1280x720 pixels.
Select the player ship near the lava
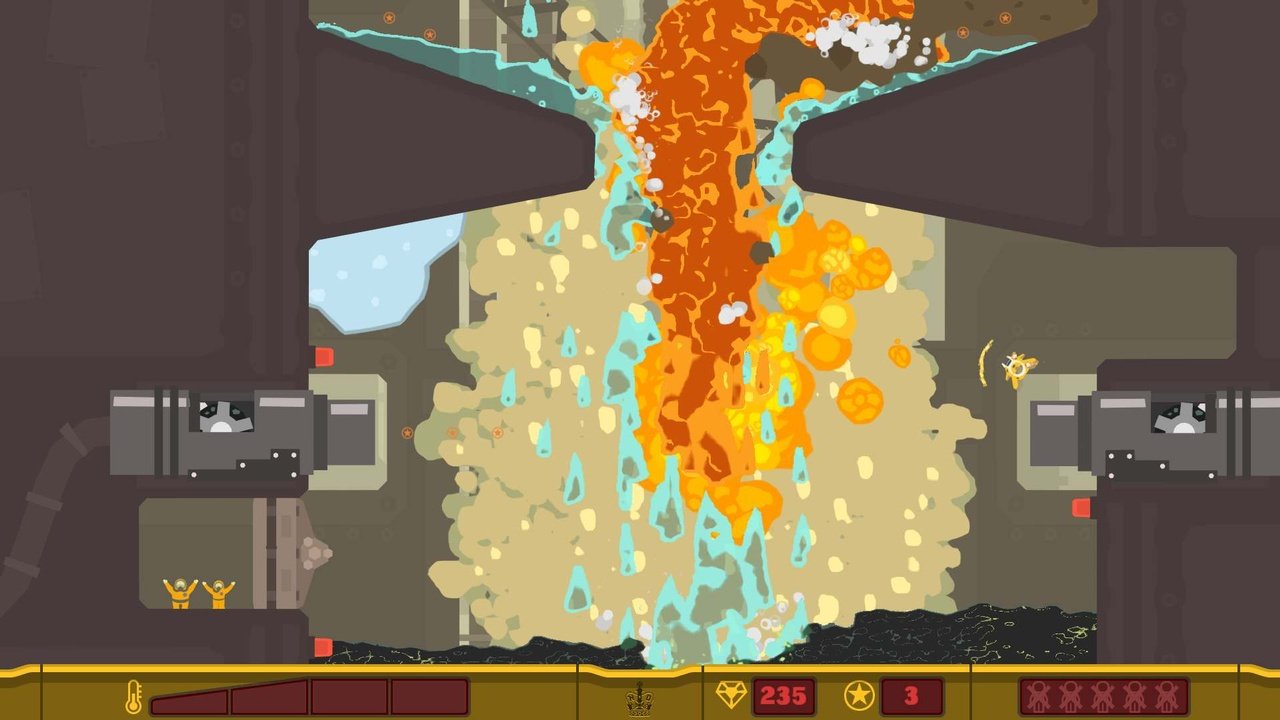pyautogui.click(x=1017, y=369)
